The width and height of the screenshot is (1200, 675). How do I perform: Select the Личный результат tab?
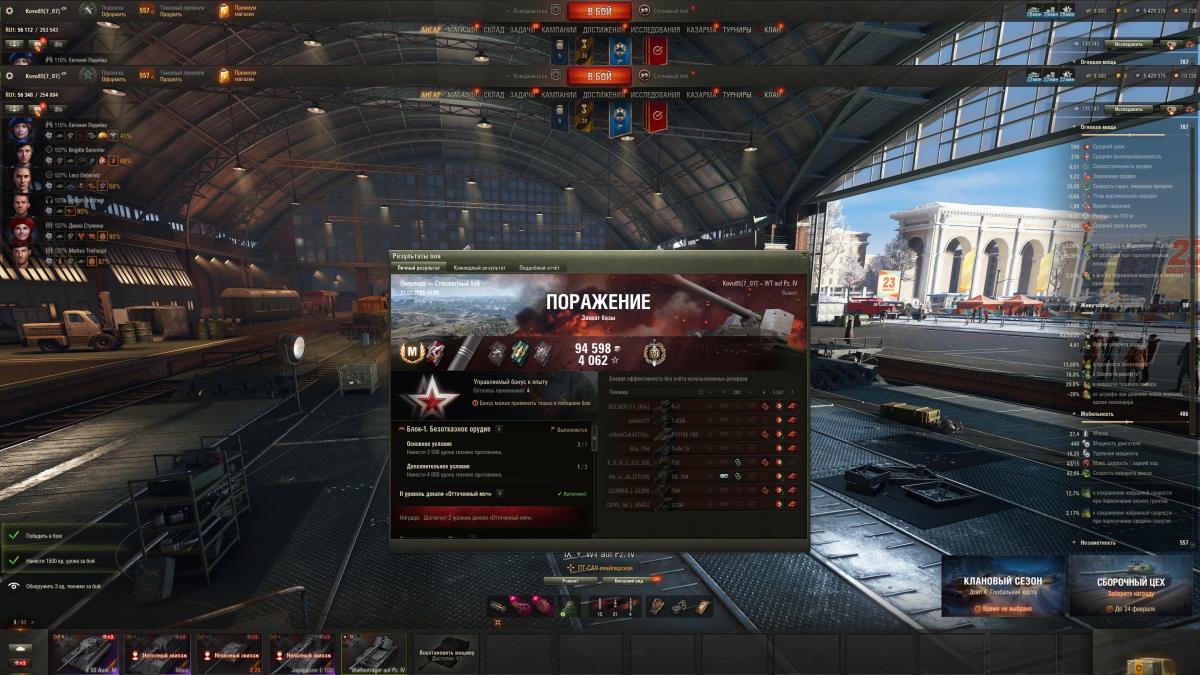[x=417, y=268]
